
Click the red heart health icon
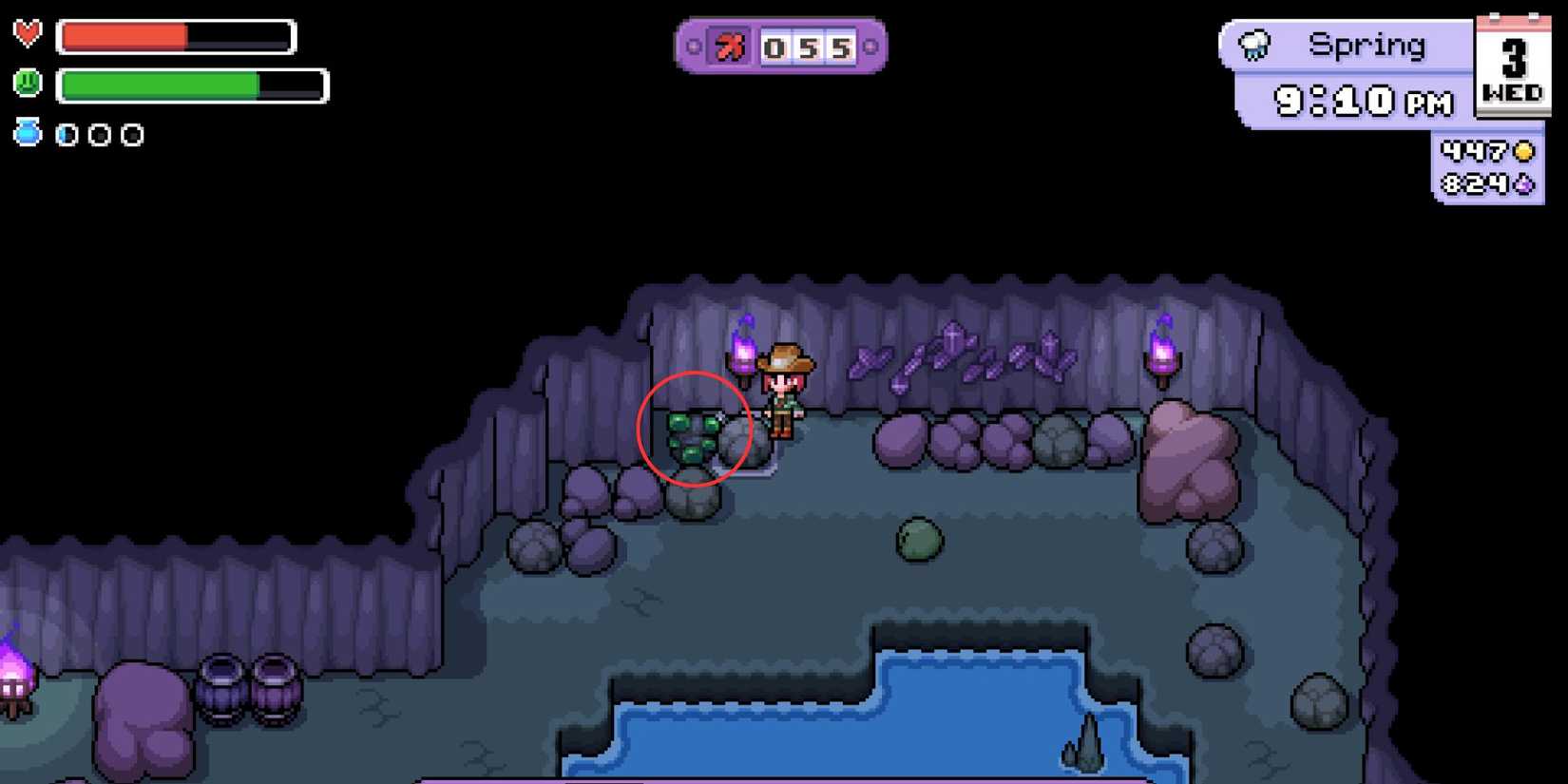click(x=28, y=35)
